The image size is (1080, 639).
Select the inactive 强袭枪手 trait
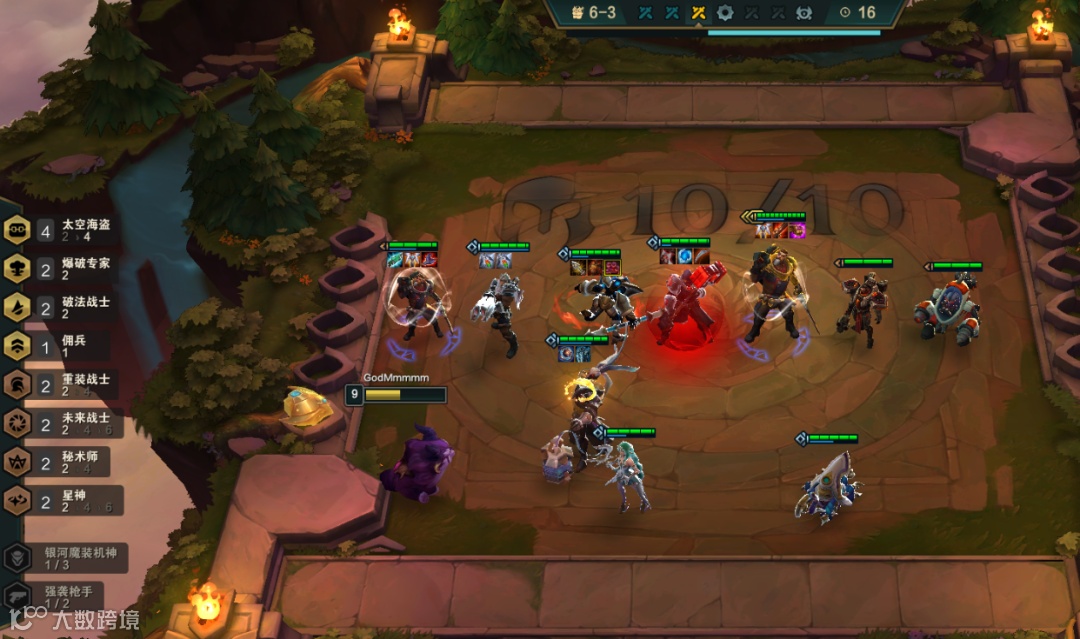coord(60,596)
